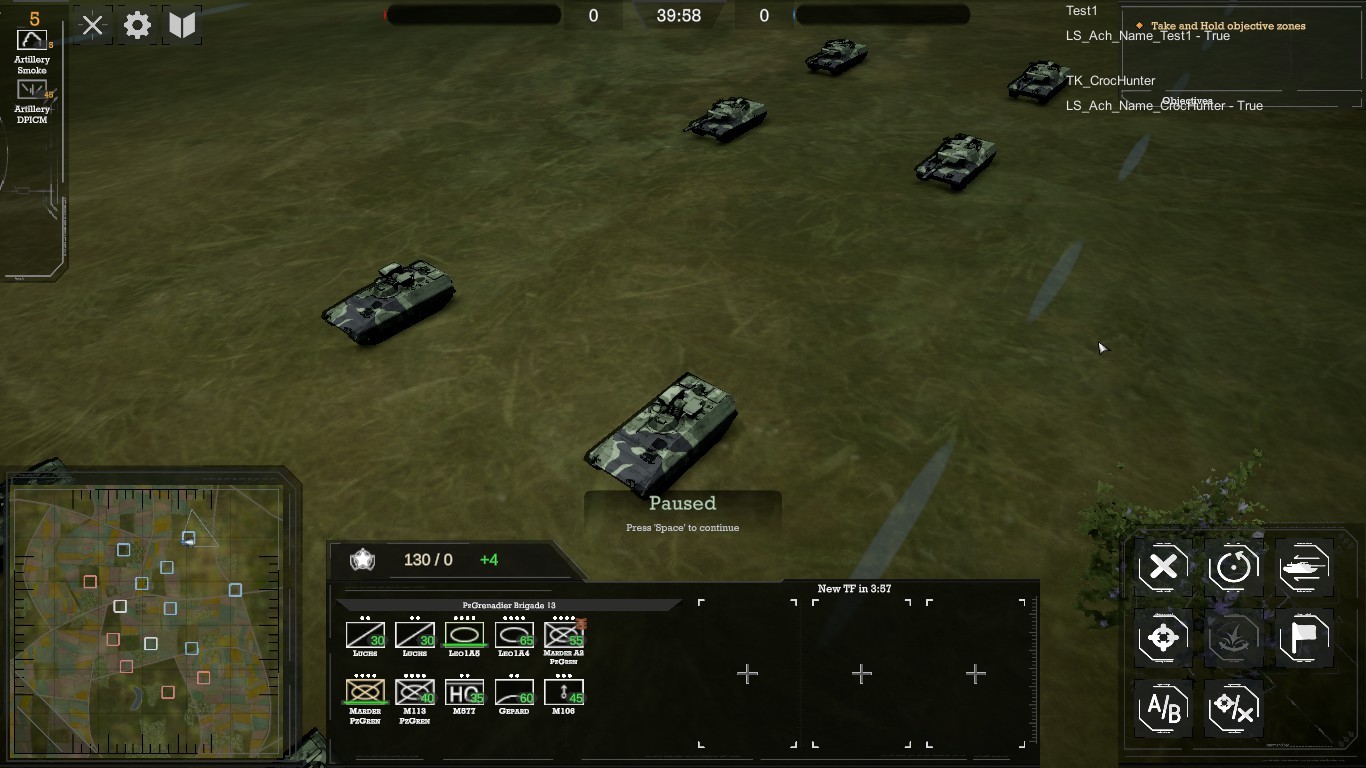Toggle the crosshair-slash-X fire mode button

click(1233, 708)
